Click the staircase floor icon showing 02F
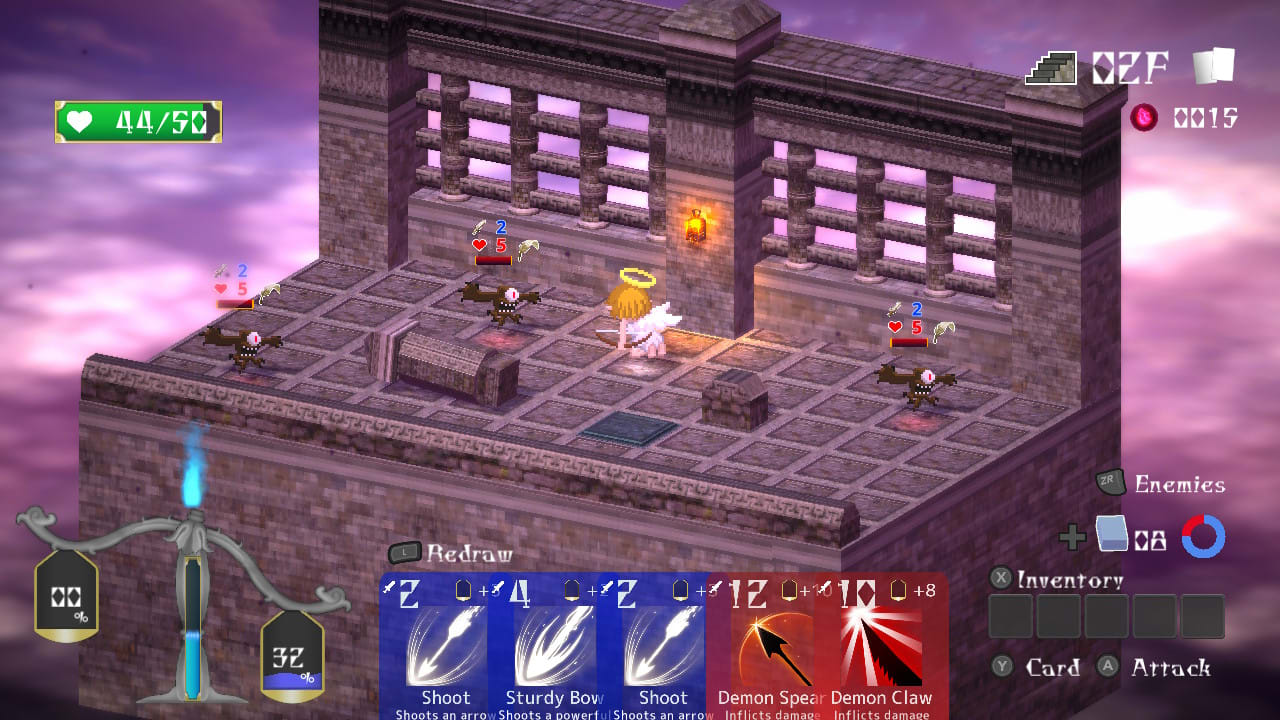Image resolution: width=1280 pixels, height=720 pixels. click(1051, 66)
